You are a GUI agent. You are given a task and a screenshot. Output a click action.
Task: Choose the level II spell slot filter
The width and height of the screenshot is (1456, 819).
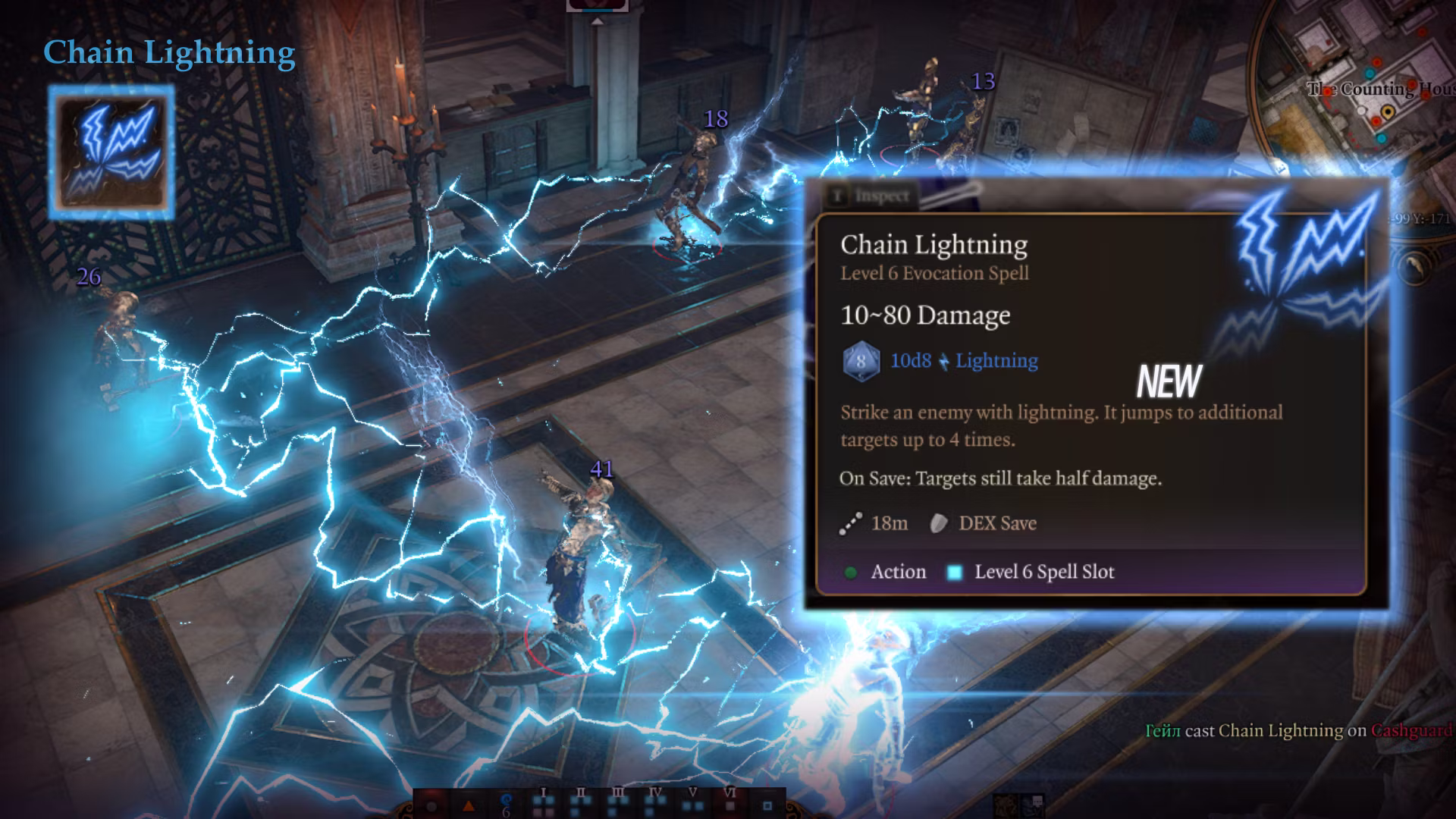[x=581, y=802]
